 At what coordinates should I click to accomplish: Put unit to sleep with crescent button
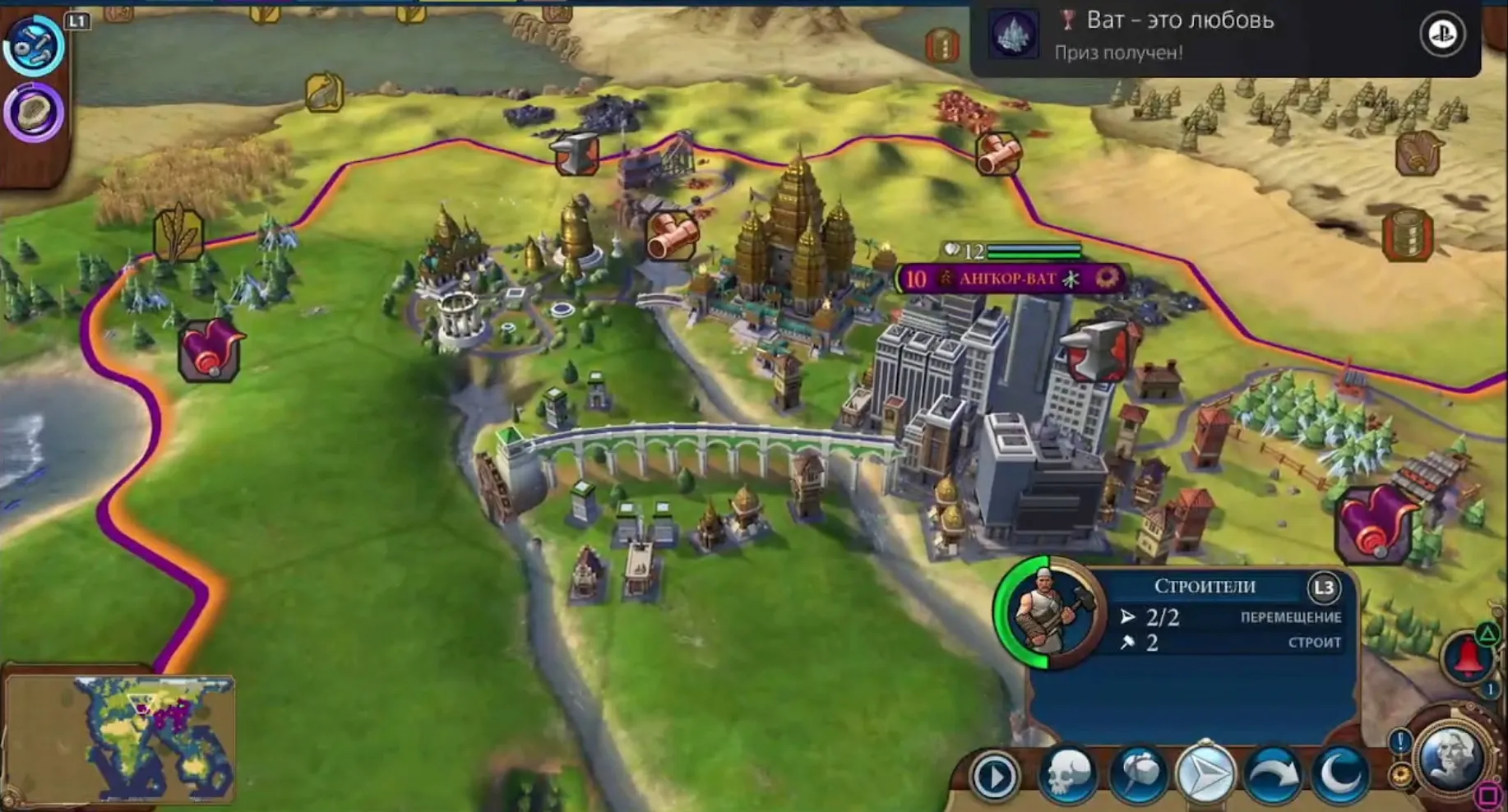tap(1340, 774)
